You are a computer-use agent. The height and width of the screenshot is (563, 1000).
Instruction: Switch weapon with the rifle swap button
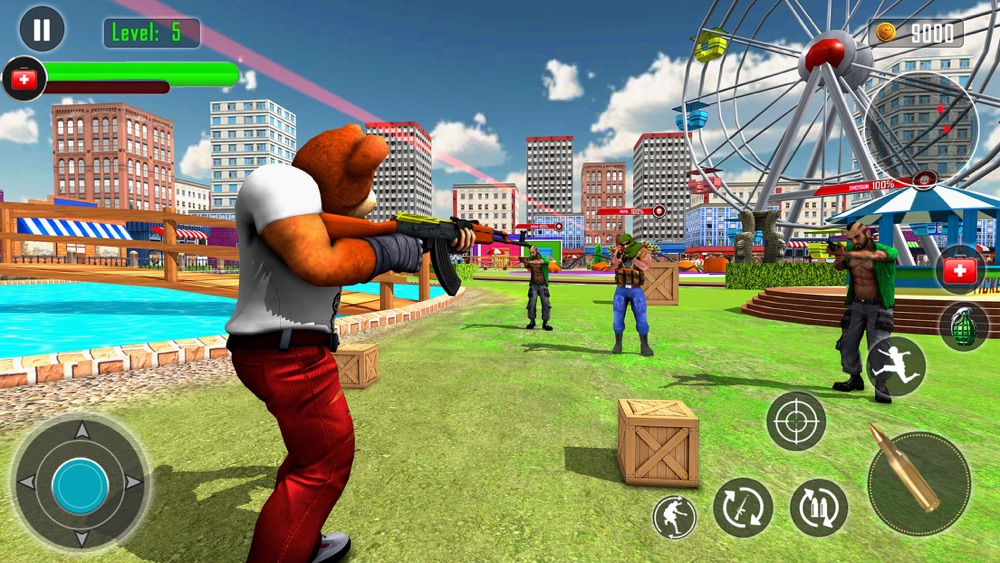[743, 507]
